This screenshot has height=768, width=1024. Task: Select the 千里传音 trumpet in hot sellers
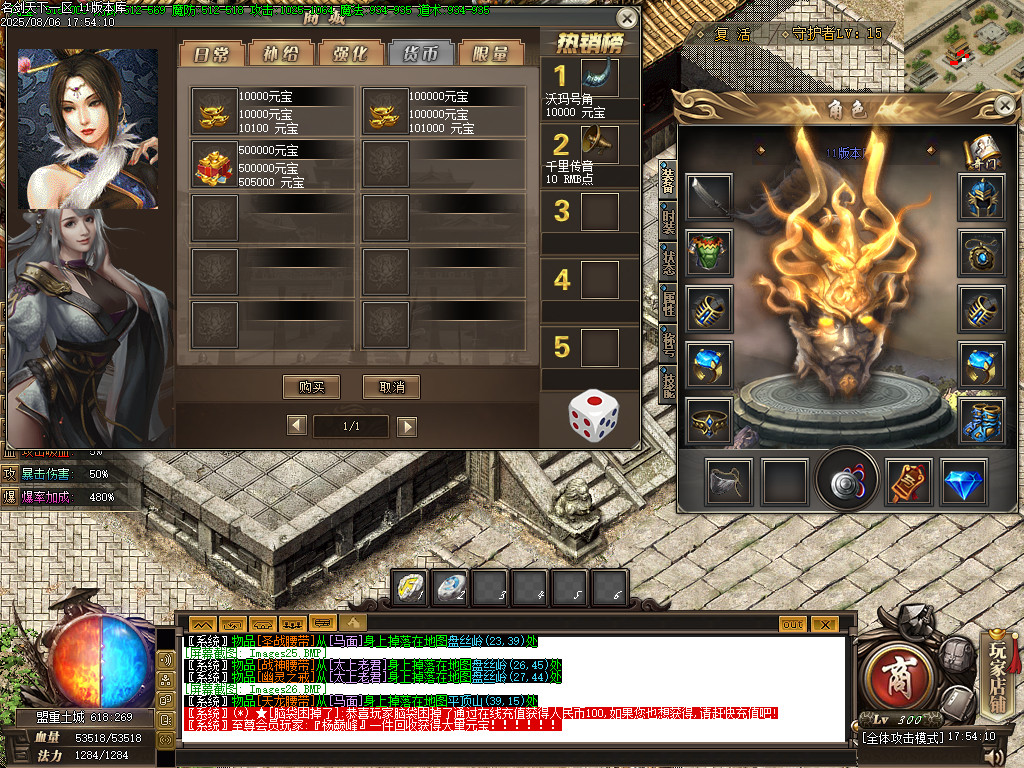[598, 145]
